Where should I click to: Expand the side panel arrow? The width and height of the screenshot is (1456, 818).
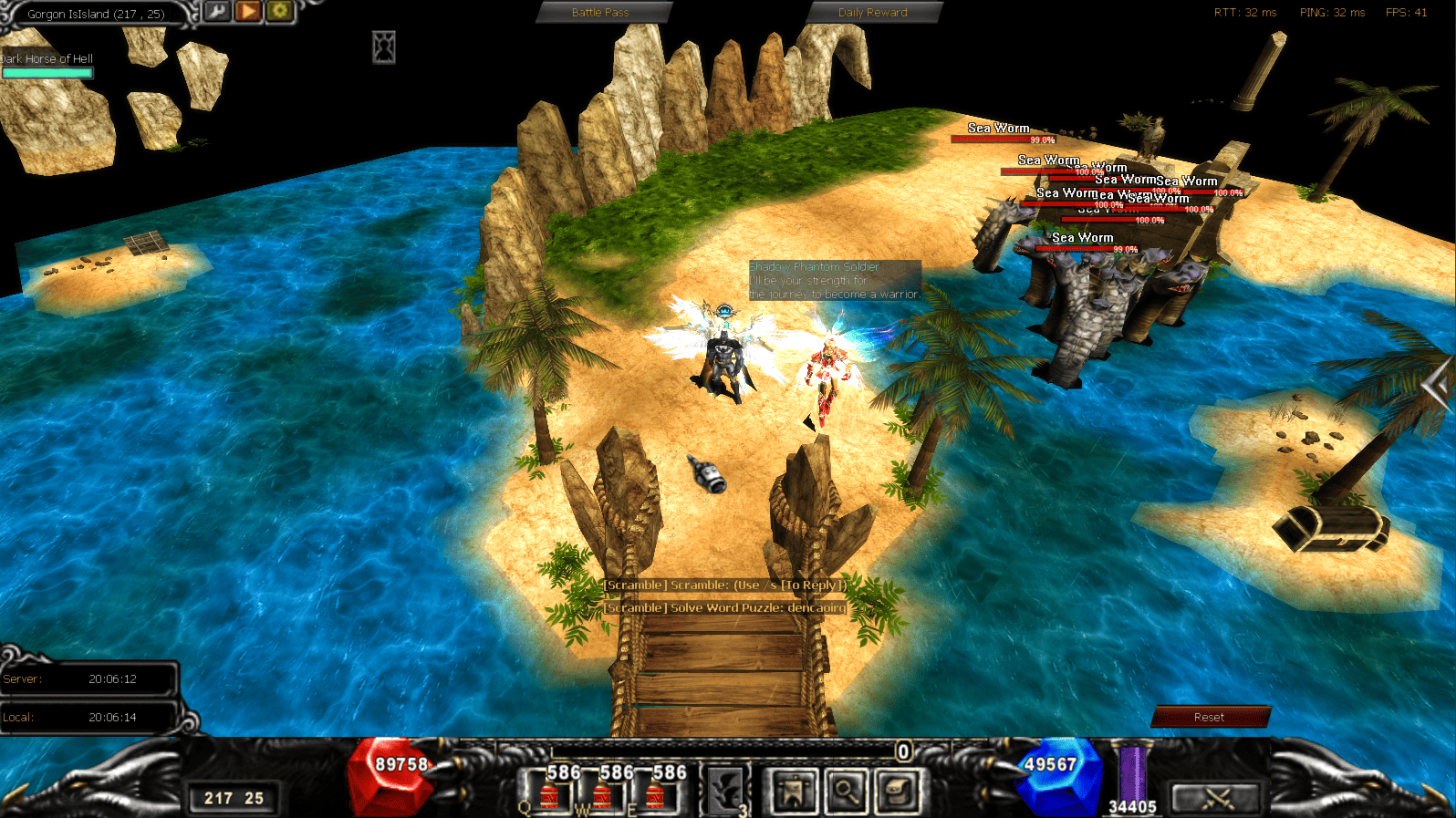1438,386
